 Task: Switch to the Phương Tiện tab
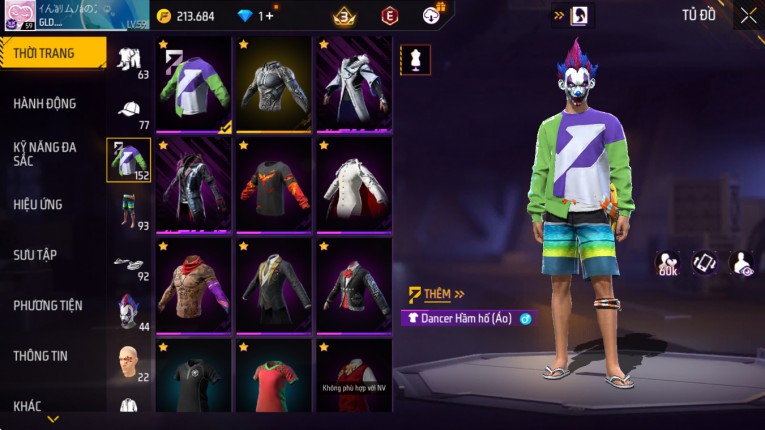pos(48,306)
